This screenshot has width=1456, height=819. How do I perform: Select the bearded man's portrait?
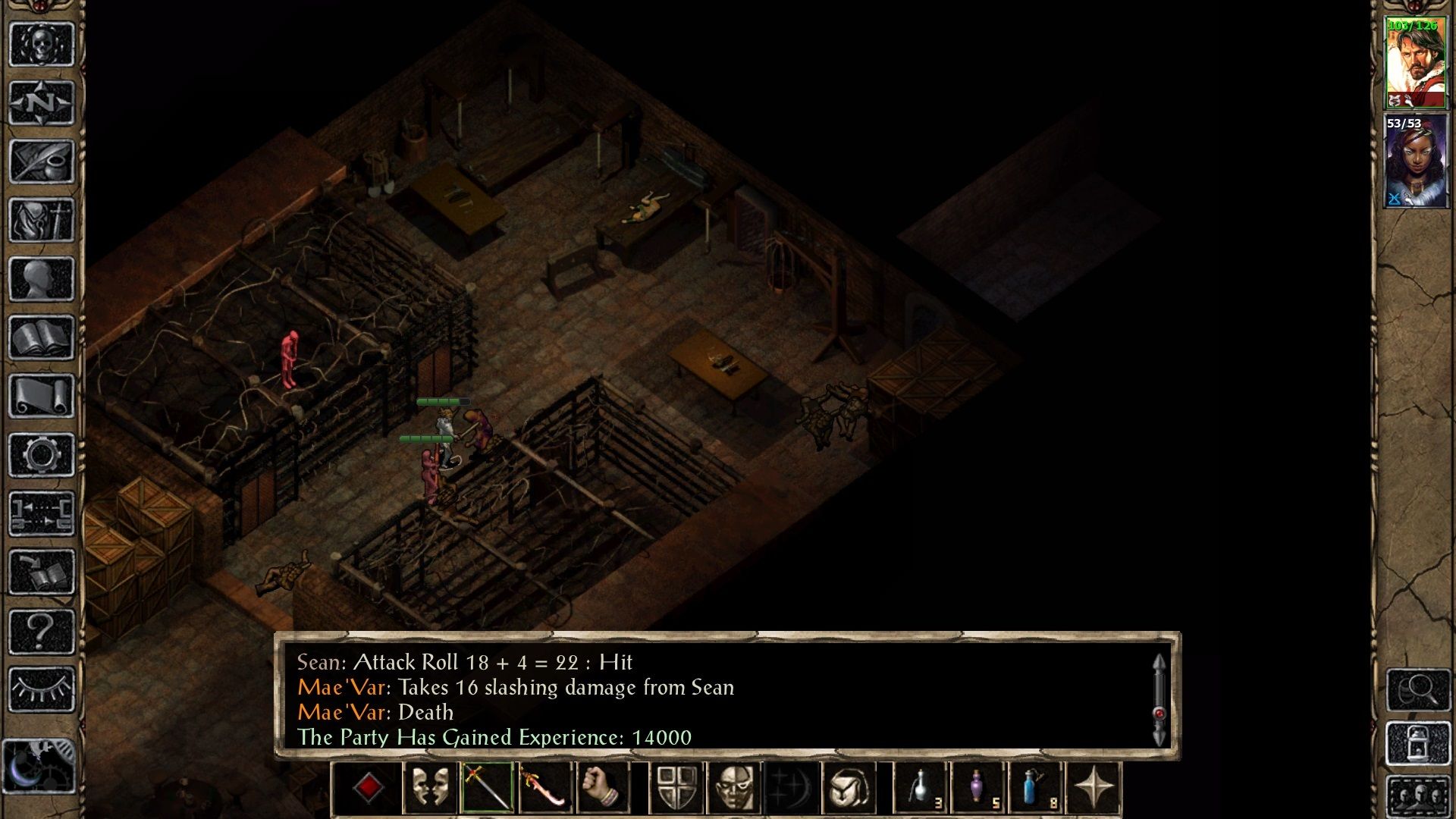coord(1415,63)
